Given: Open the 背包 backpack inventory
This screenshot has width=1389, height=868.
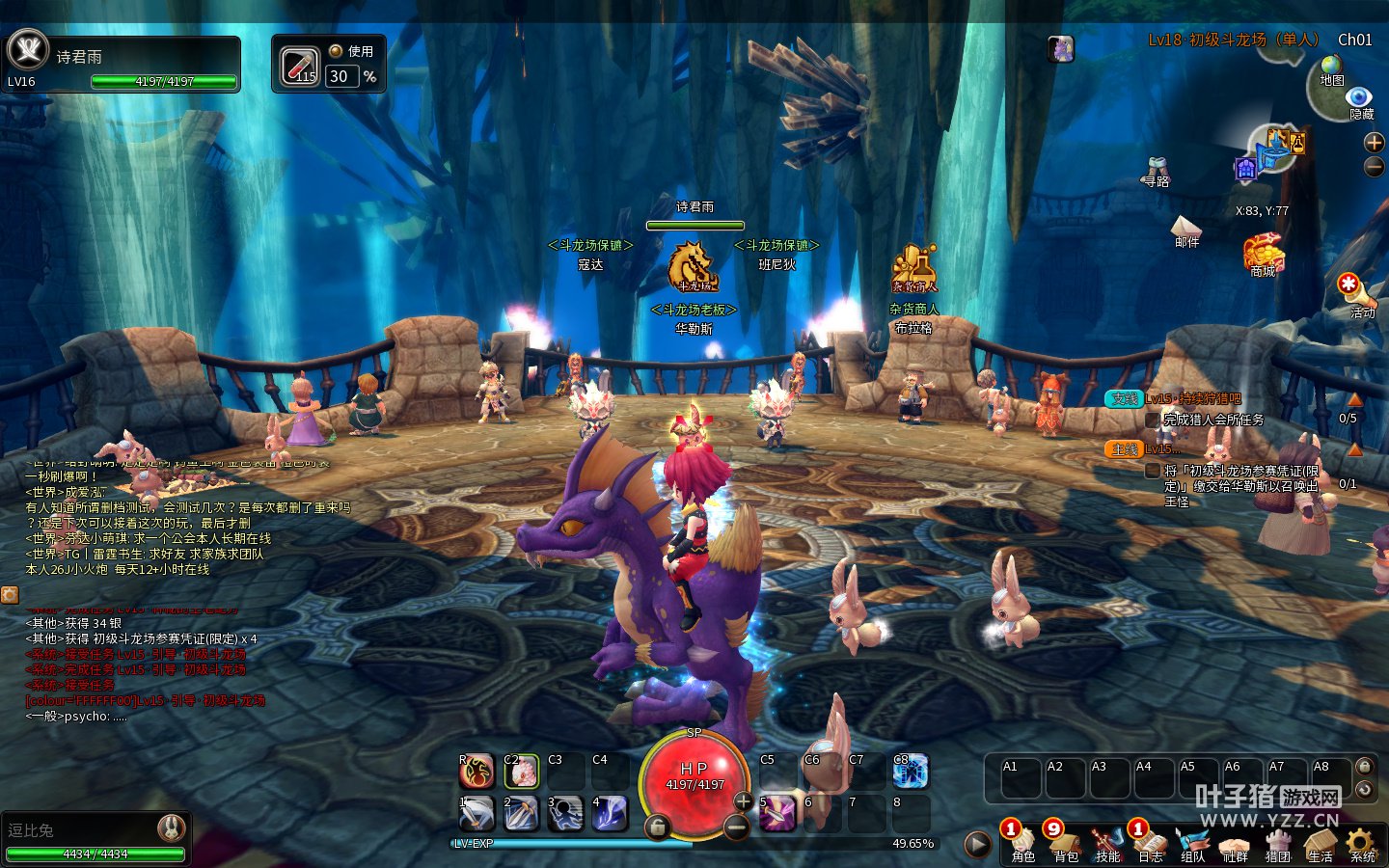Looking at the screenshot, I should [x=1065, y=842].
